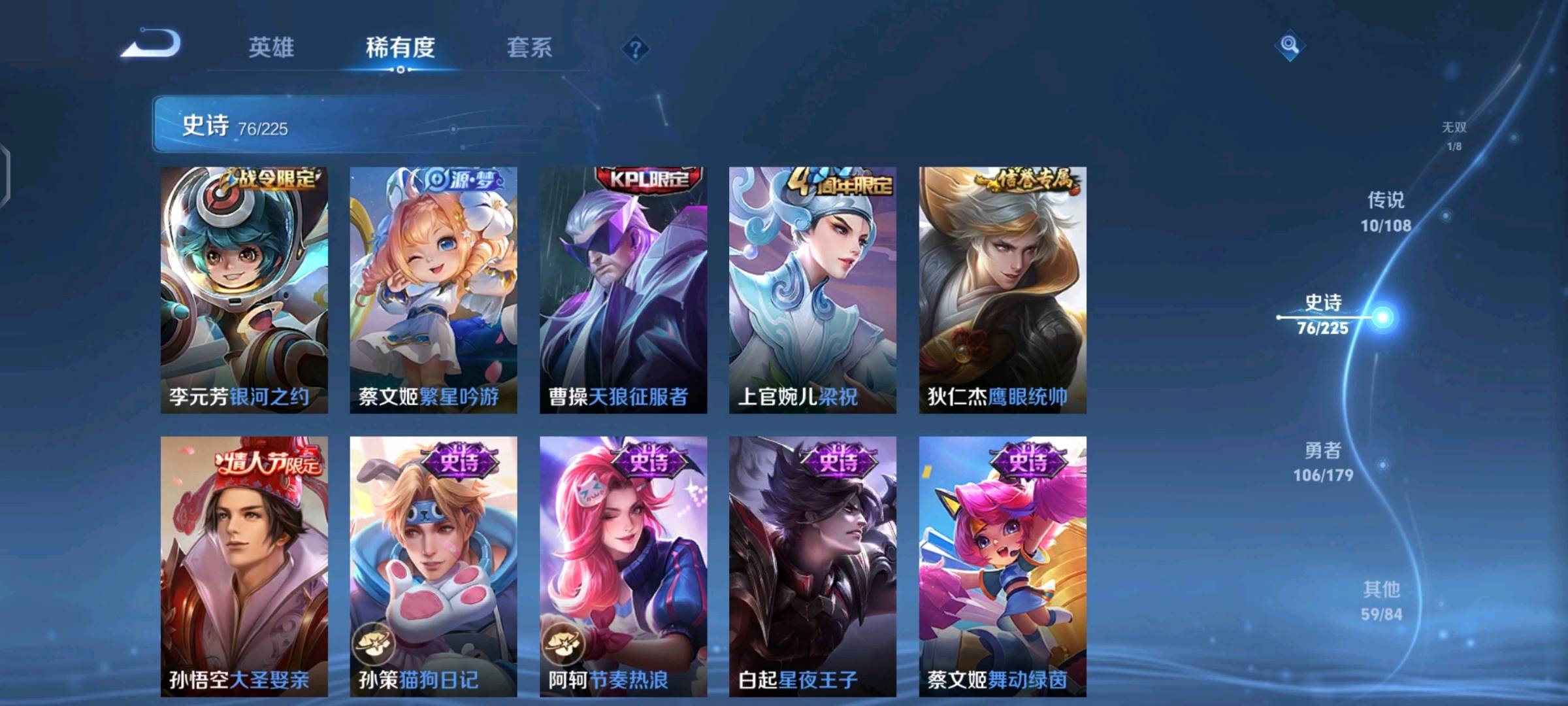Screen dimensions: 1568x706
Task: Show the 其他 skin category
Action: point(1381,601)
